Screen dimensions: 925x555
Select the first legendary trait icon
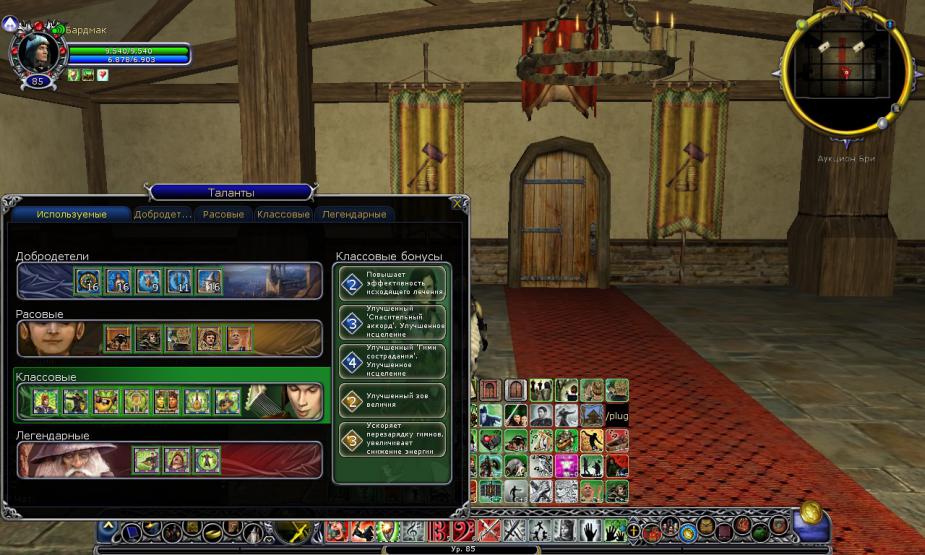[x=146, y=459]
